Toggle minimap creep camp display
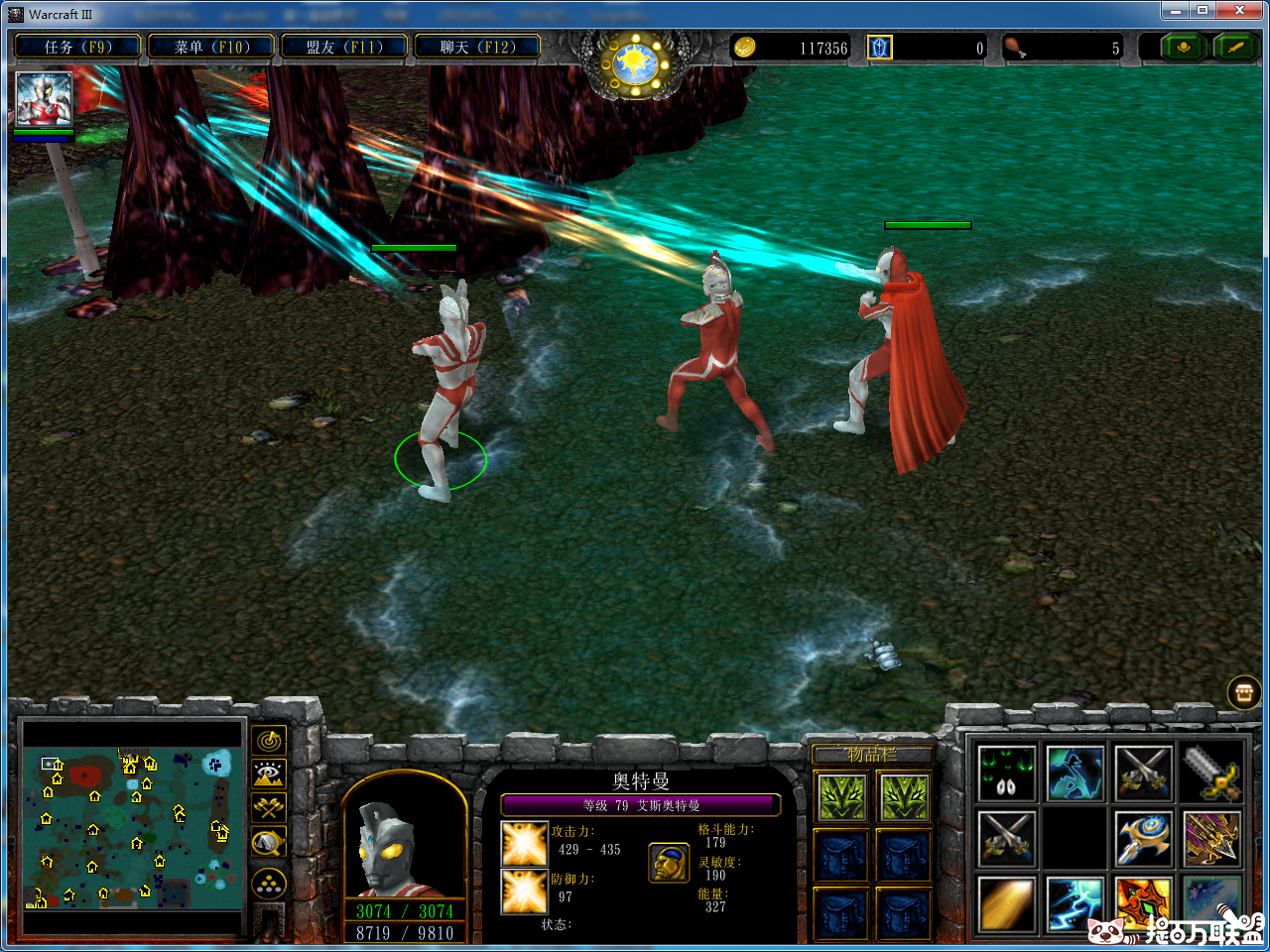 point(269,843)
